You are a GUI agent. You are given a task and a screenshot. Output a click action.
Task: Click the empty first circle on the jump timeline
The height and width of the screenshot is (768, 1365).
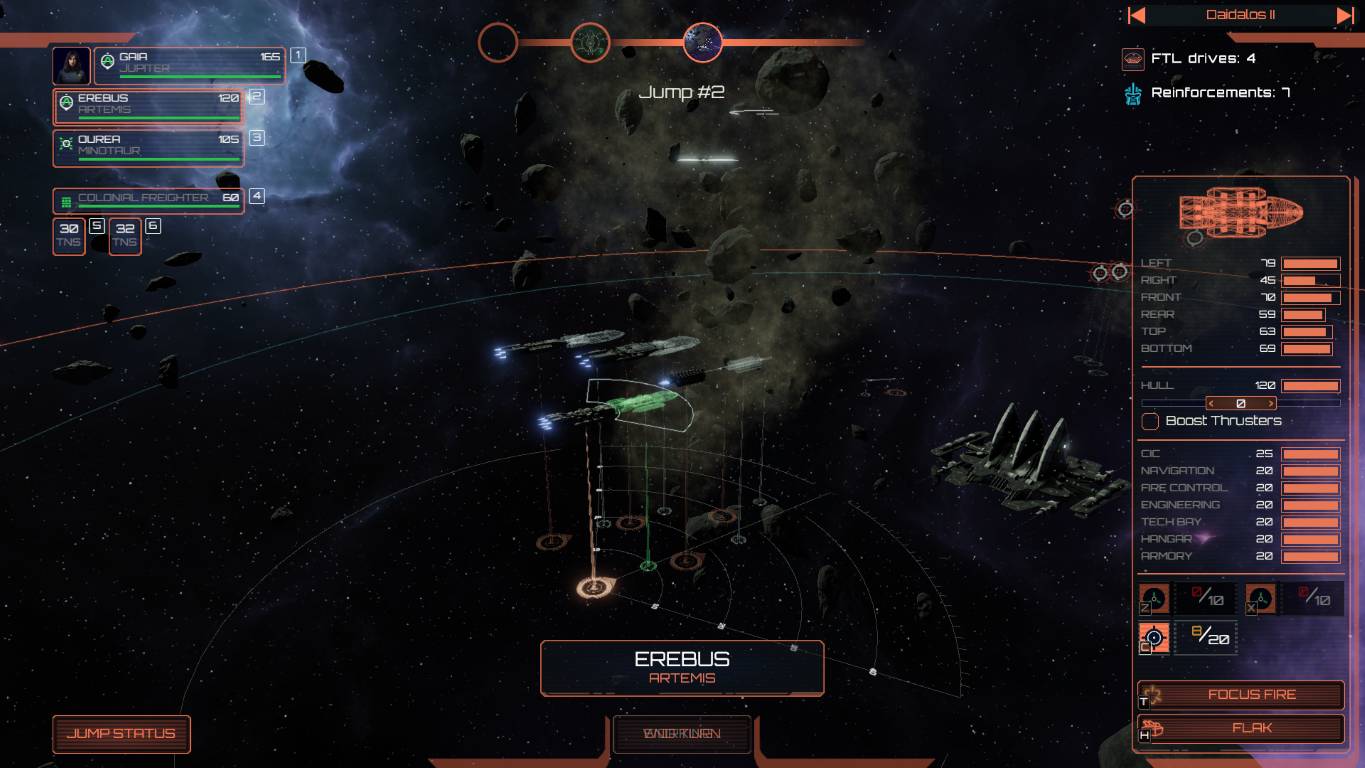(x=498, y=42)
